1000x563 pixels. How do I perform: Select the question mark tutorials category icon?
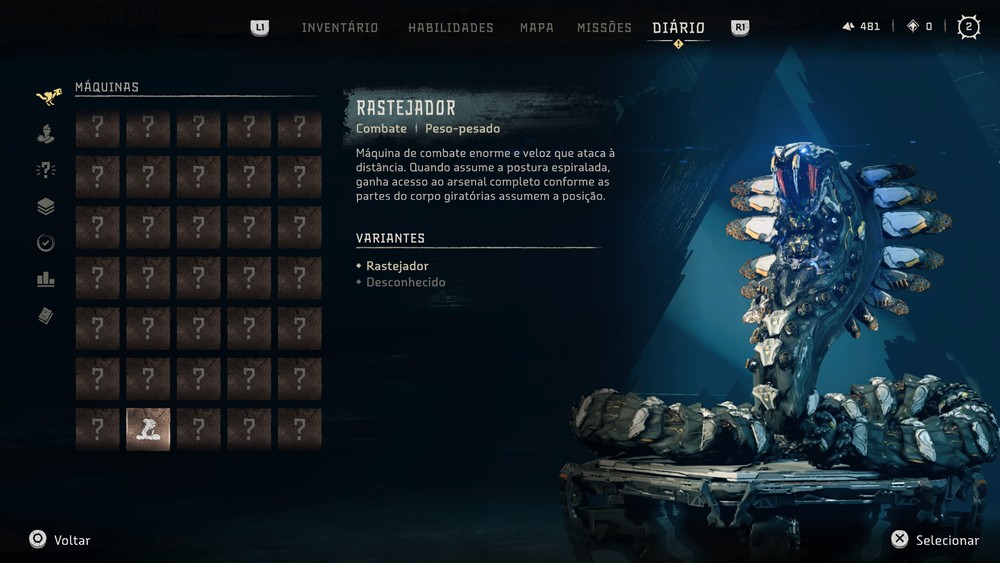[x=46, y=170]
